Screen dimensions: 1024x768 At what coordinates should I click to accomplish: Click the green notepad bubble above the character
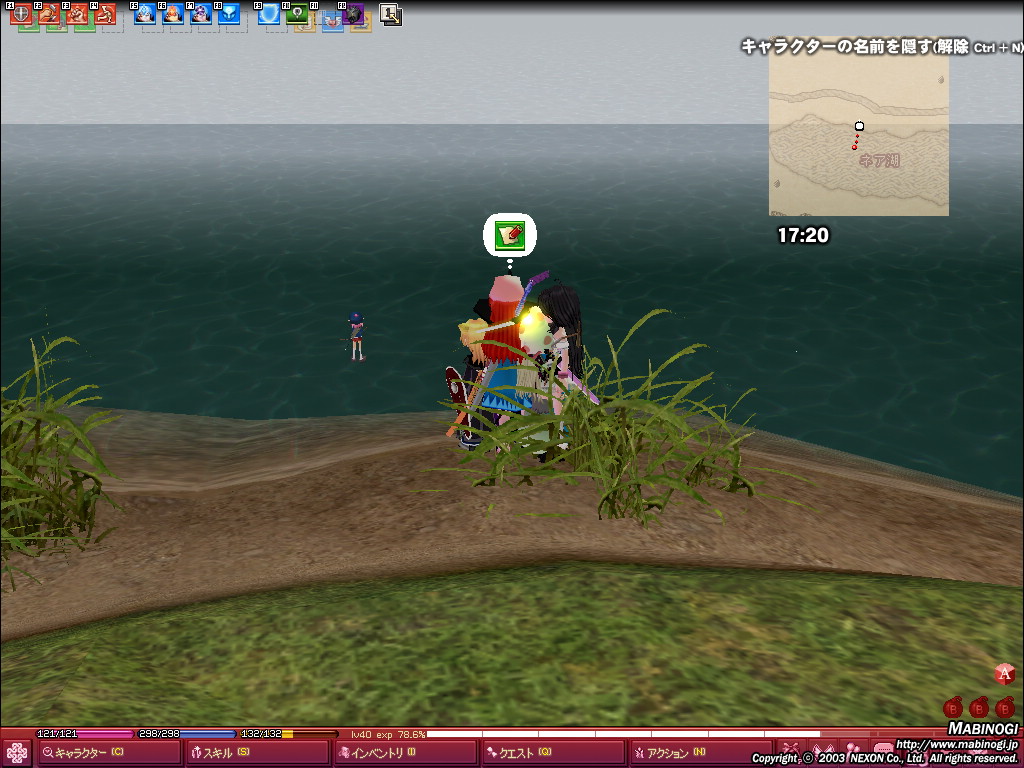510,235
